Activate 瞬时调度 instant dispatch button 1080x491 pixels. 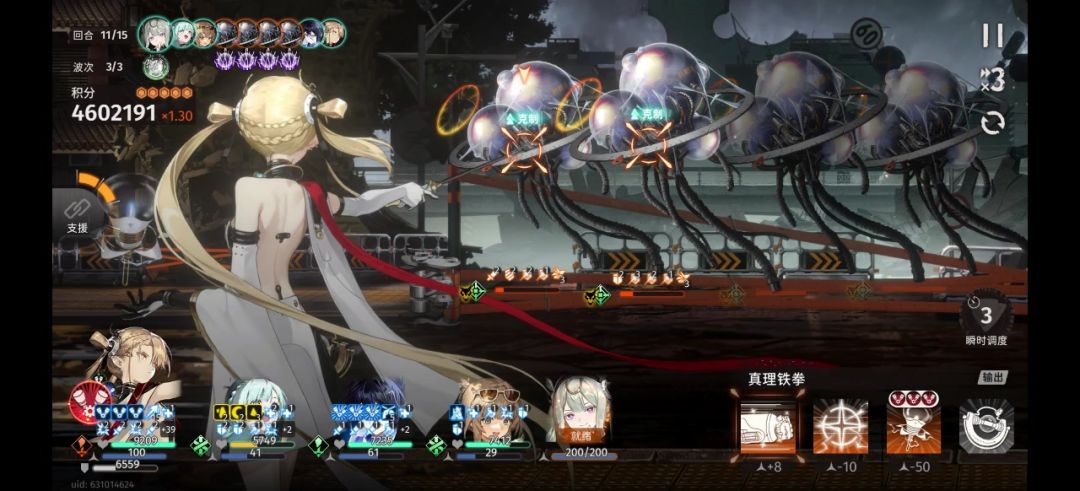pyautogui.click(x=986, y=318)
